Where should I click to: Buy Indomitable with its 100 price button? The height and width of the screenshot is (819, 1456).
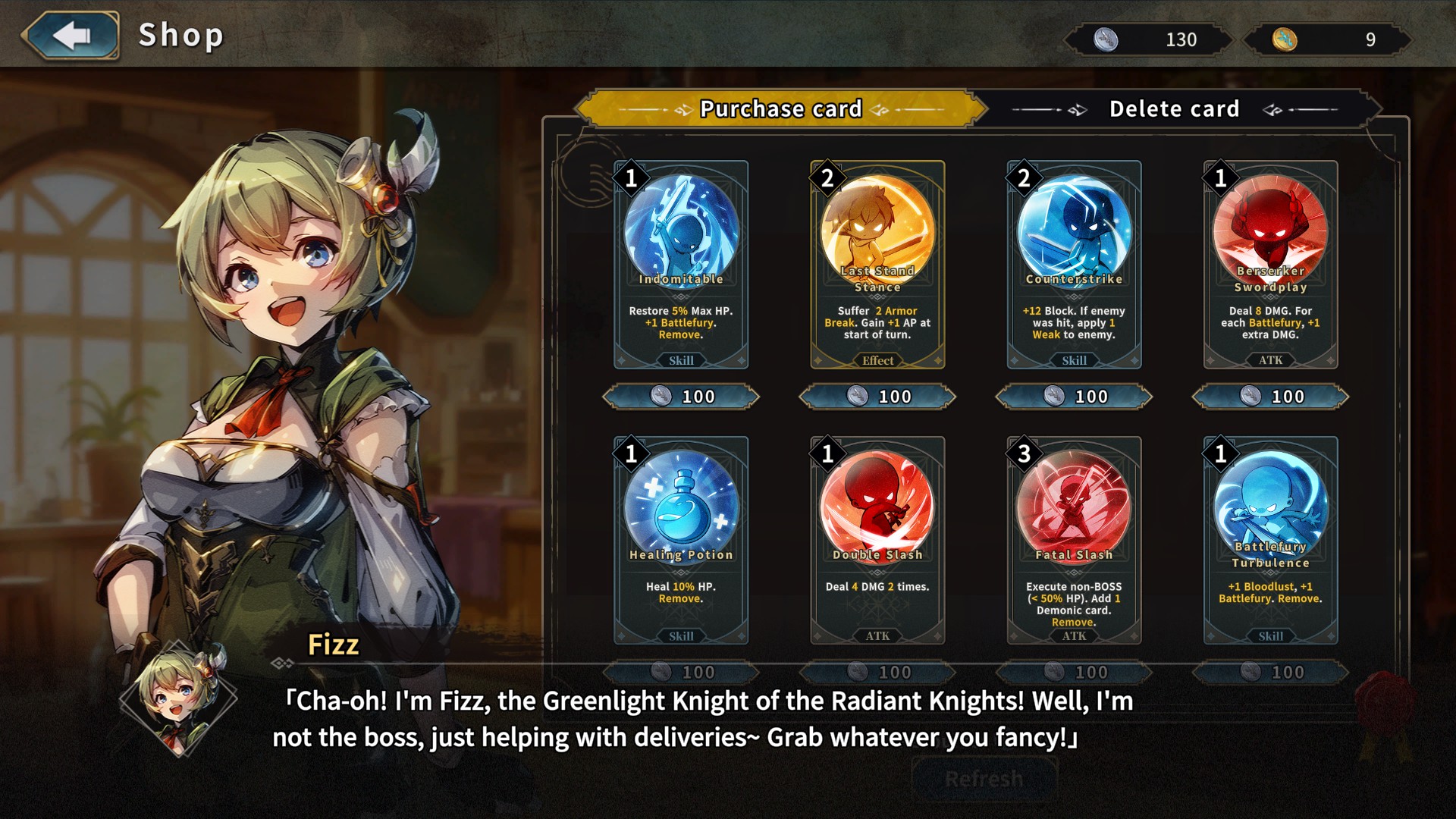(x=681, y=397)
